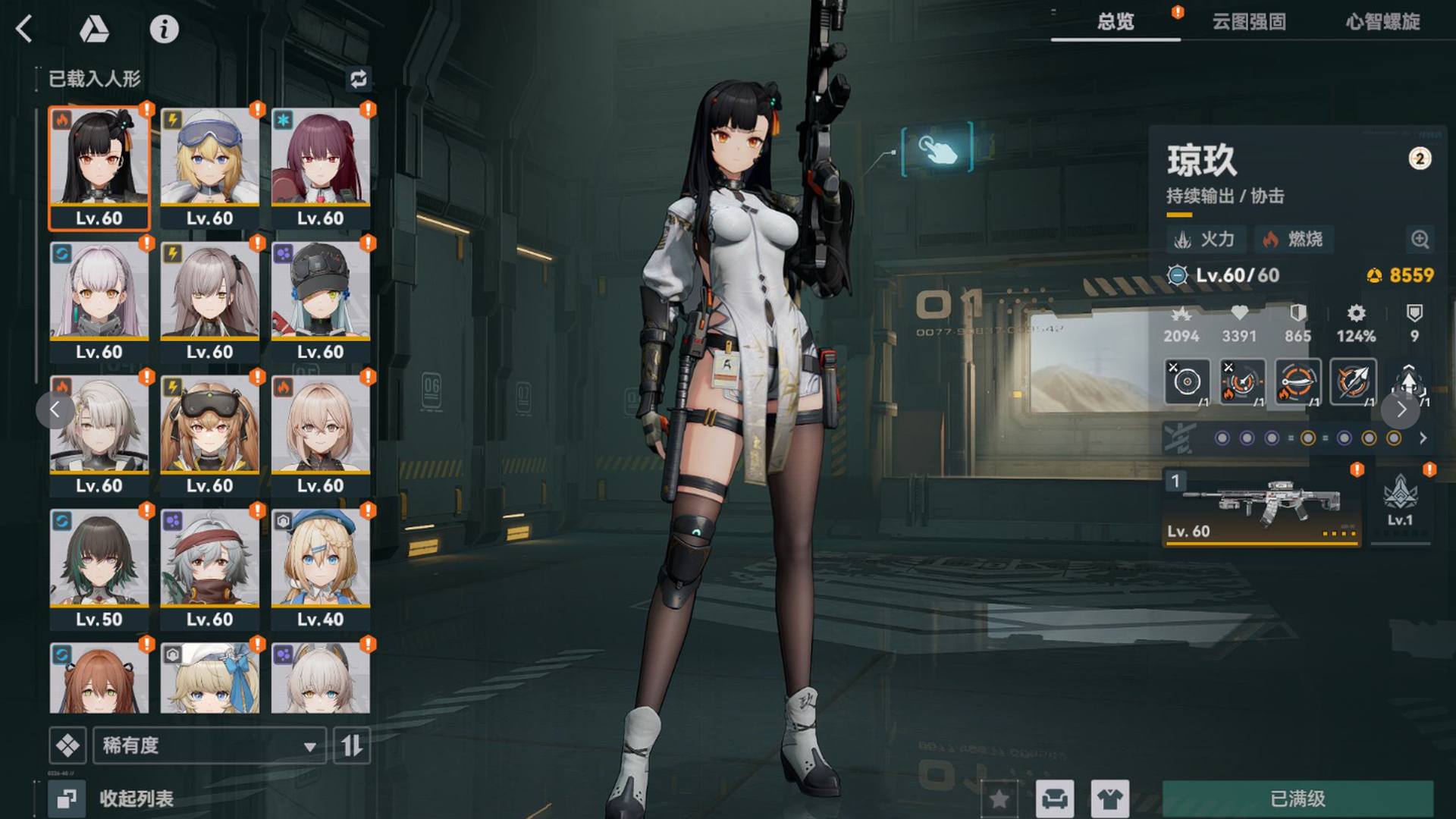
Task: Open the 稀有度 sort dropdown
Action: [209, 745]
